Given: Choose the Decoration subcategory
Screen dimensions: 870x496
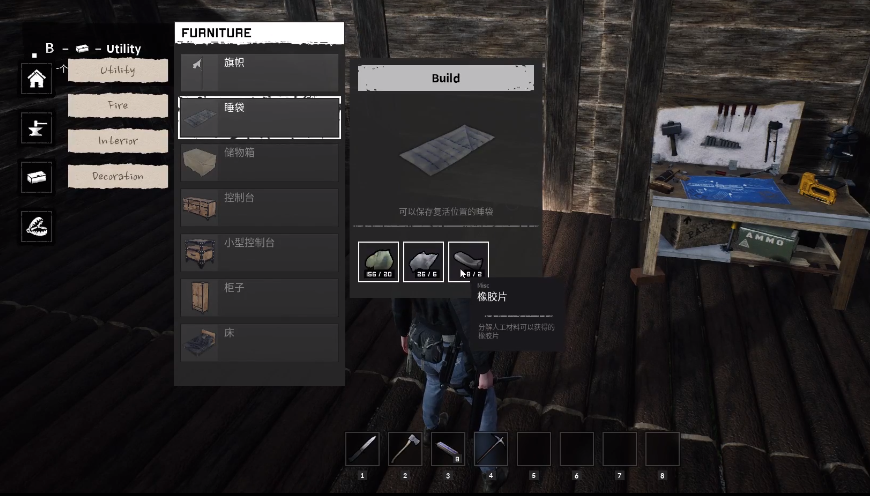Looking at the screenshot, I should [117, 177].
